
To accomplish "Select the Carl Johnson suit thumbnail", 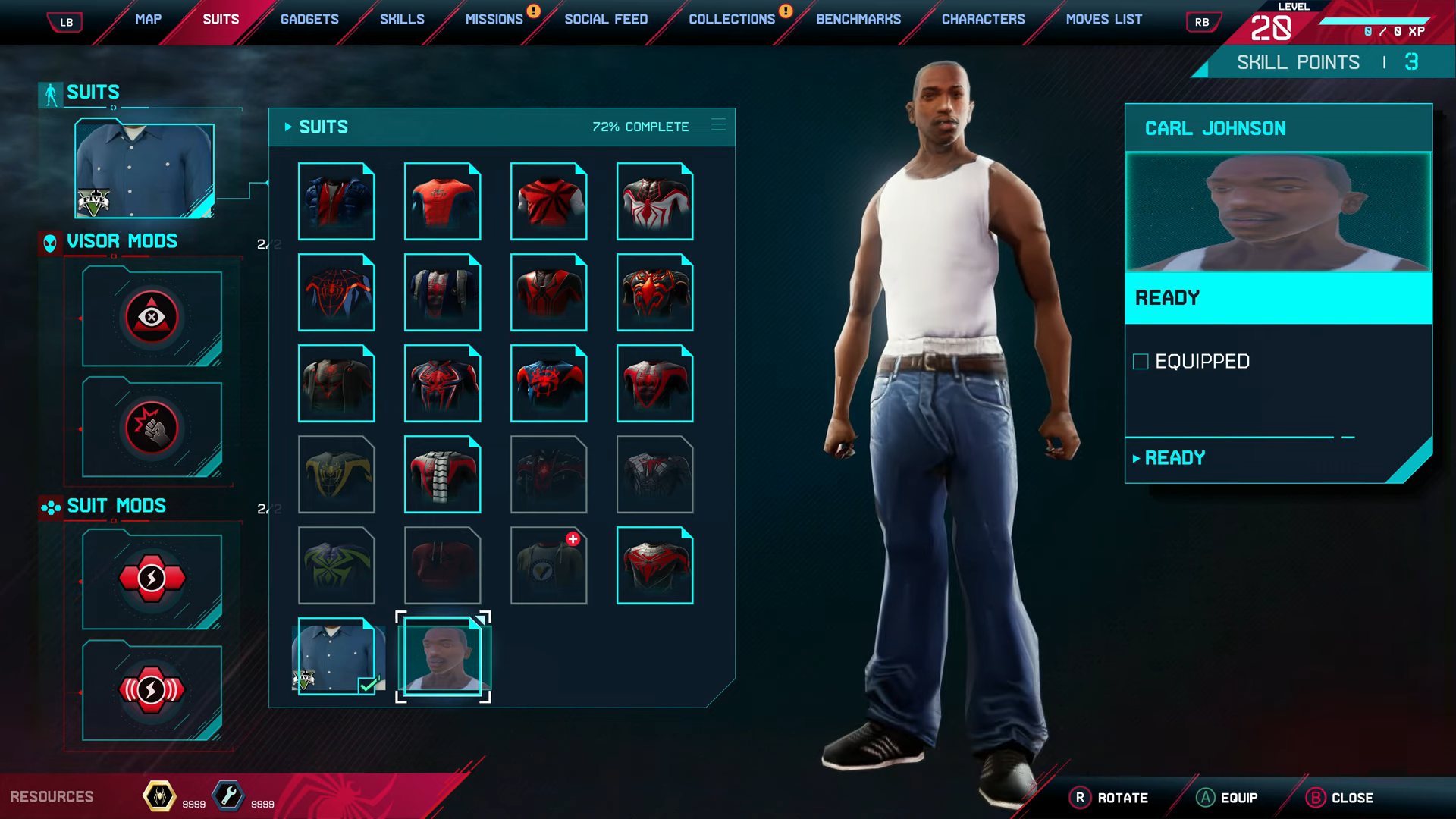I will point(443,656).
